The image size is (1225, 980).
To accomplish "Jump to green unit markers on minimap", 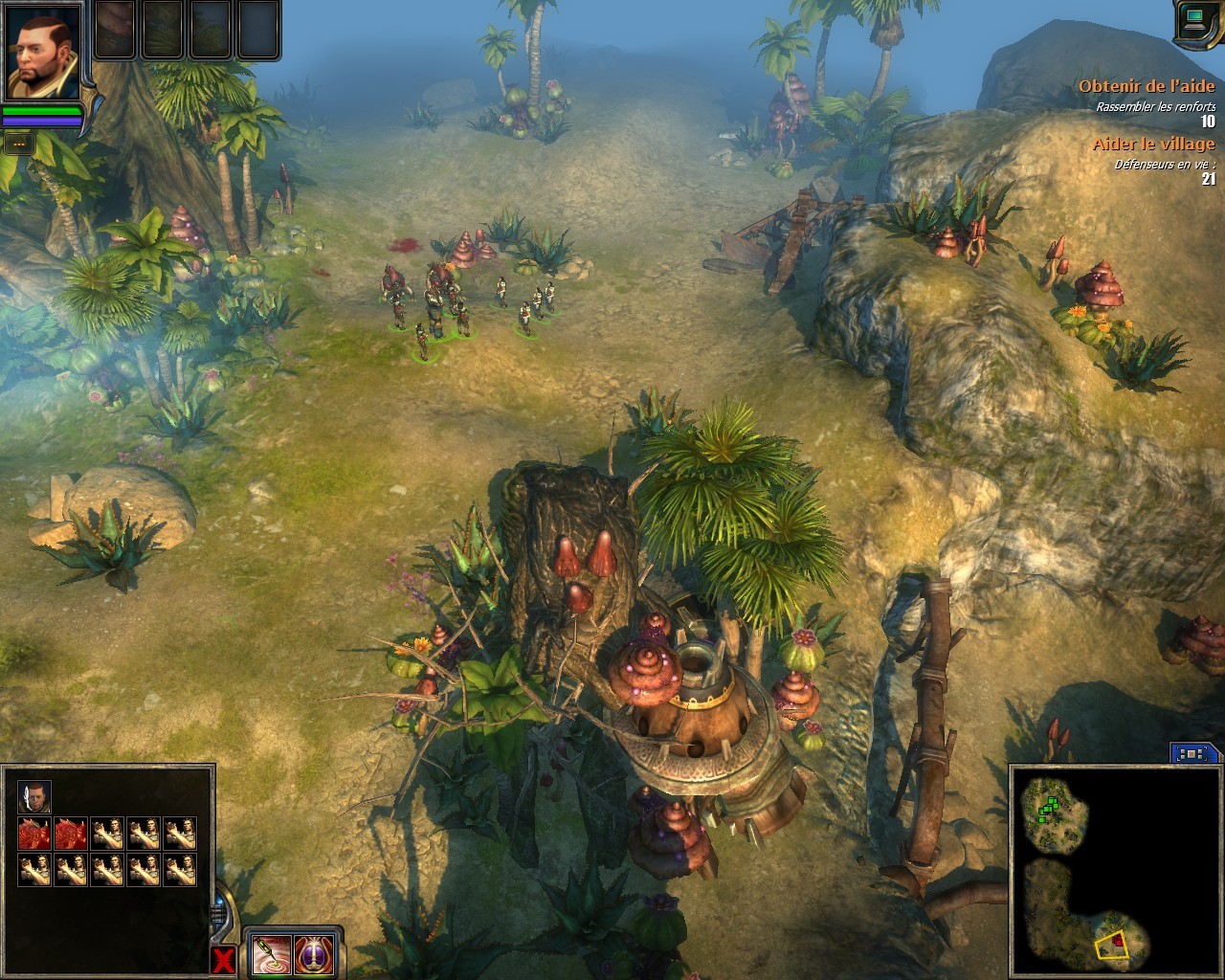I will 1049,806.
